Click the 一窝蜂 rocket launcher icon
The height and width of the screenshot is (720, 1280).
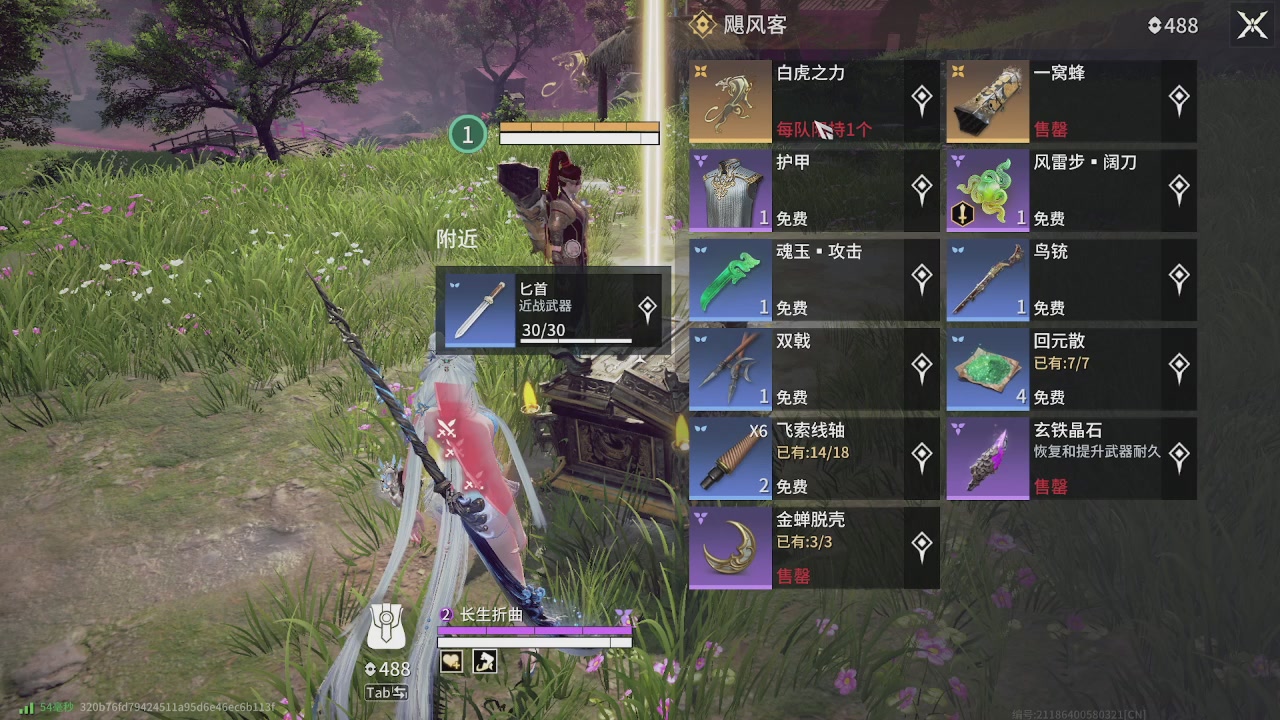click(x=987, y=100)
